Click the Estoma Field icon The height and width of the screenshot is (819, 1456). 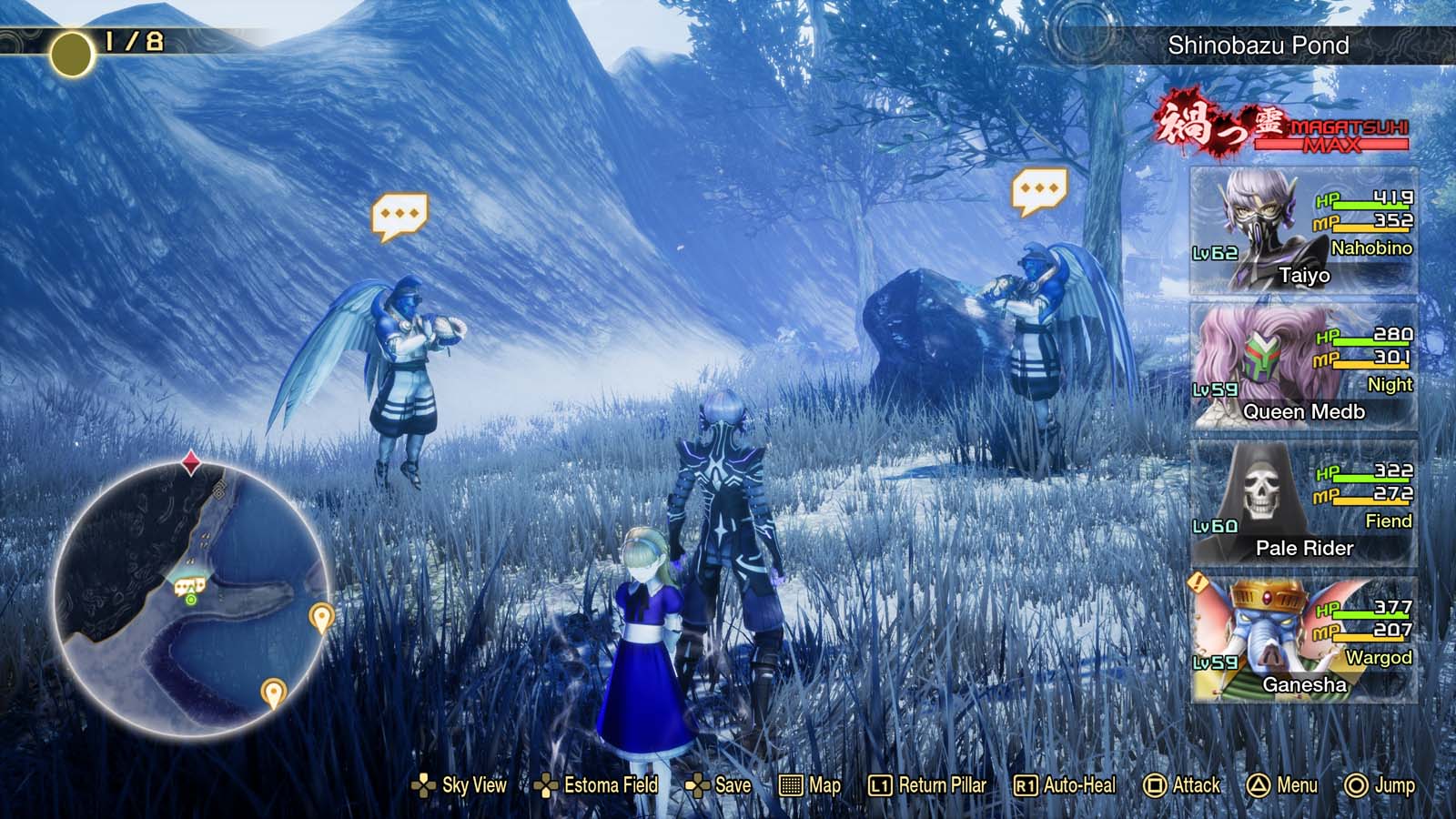(x=548, y=784)
